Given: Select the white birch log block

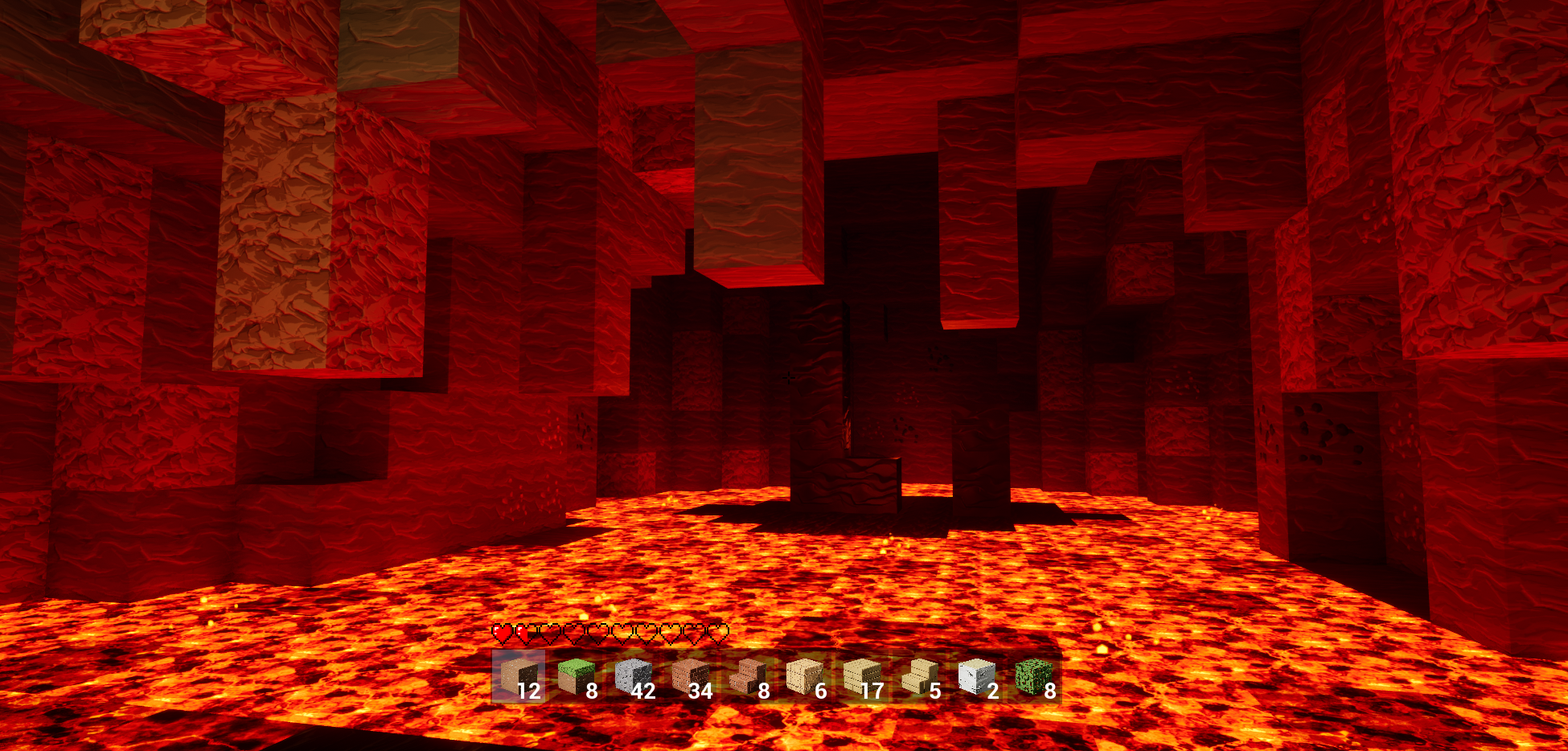Looking at the screenshot, I should [976, 677].
